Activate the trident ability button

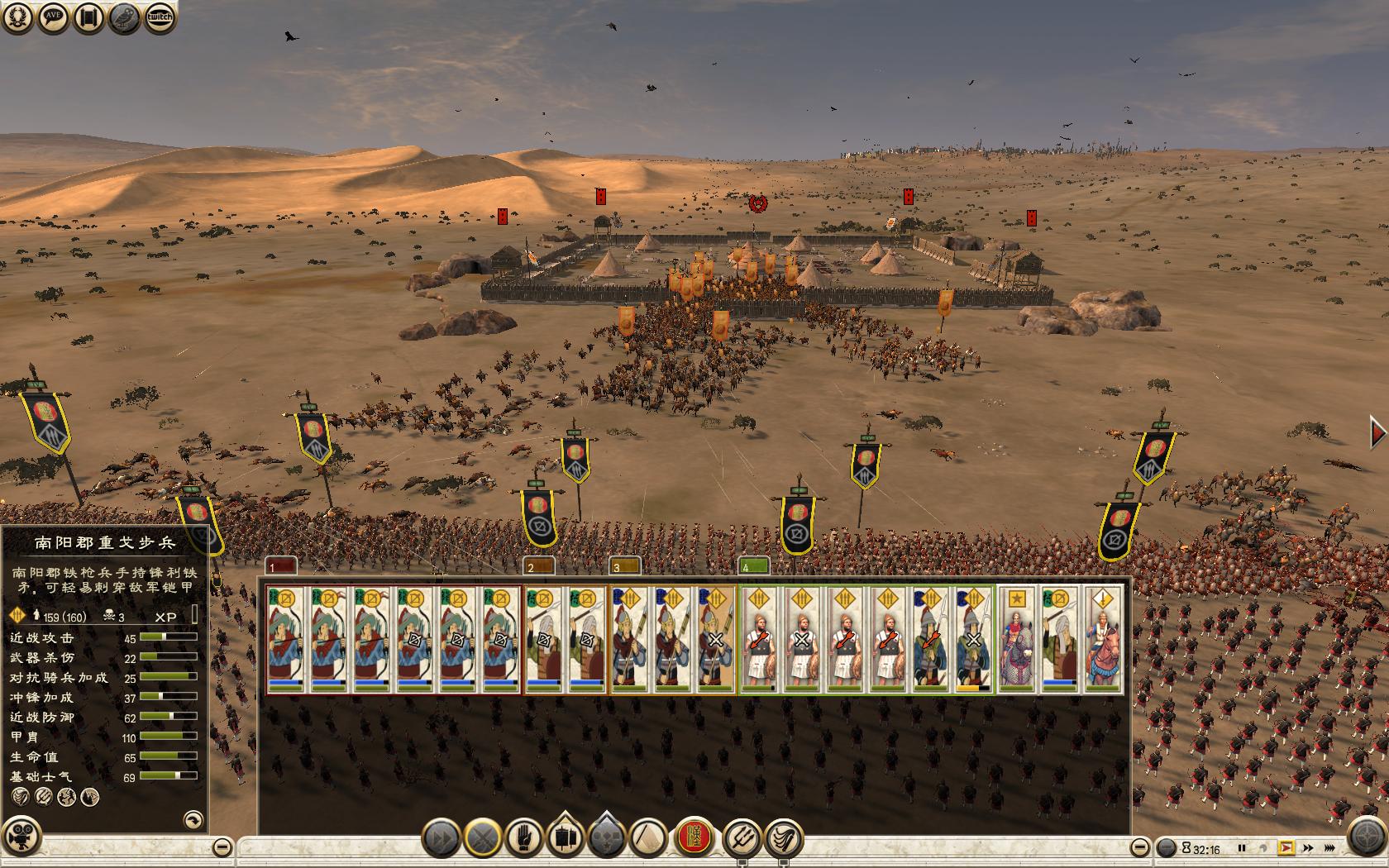[742, 838]
